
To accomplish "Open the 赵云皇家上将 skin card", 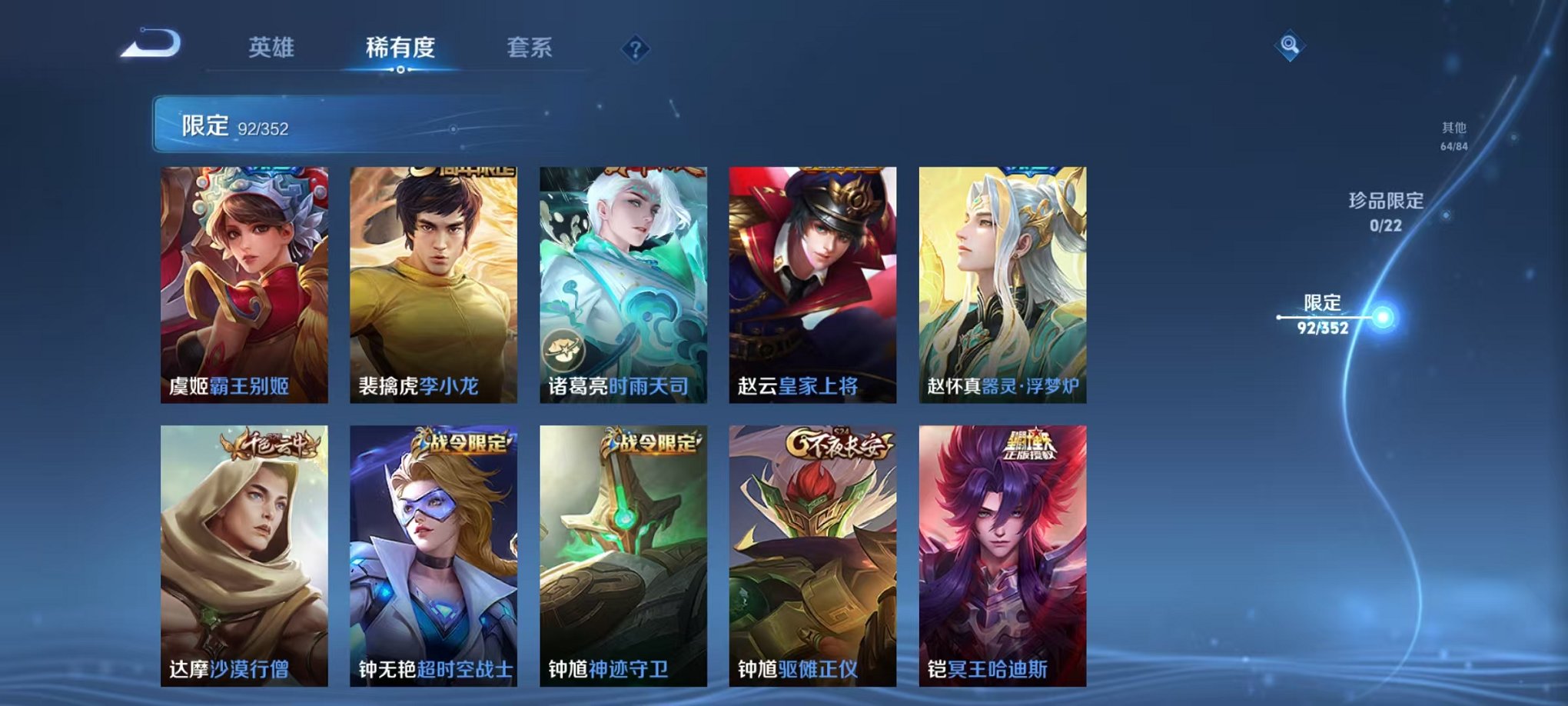I will (x=812, y=285).
